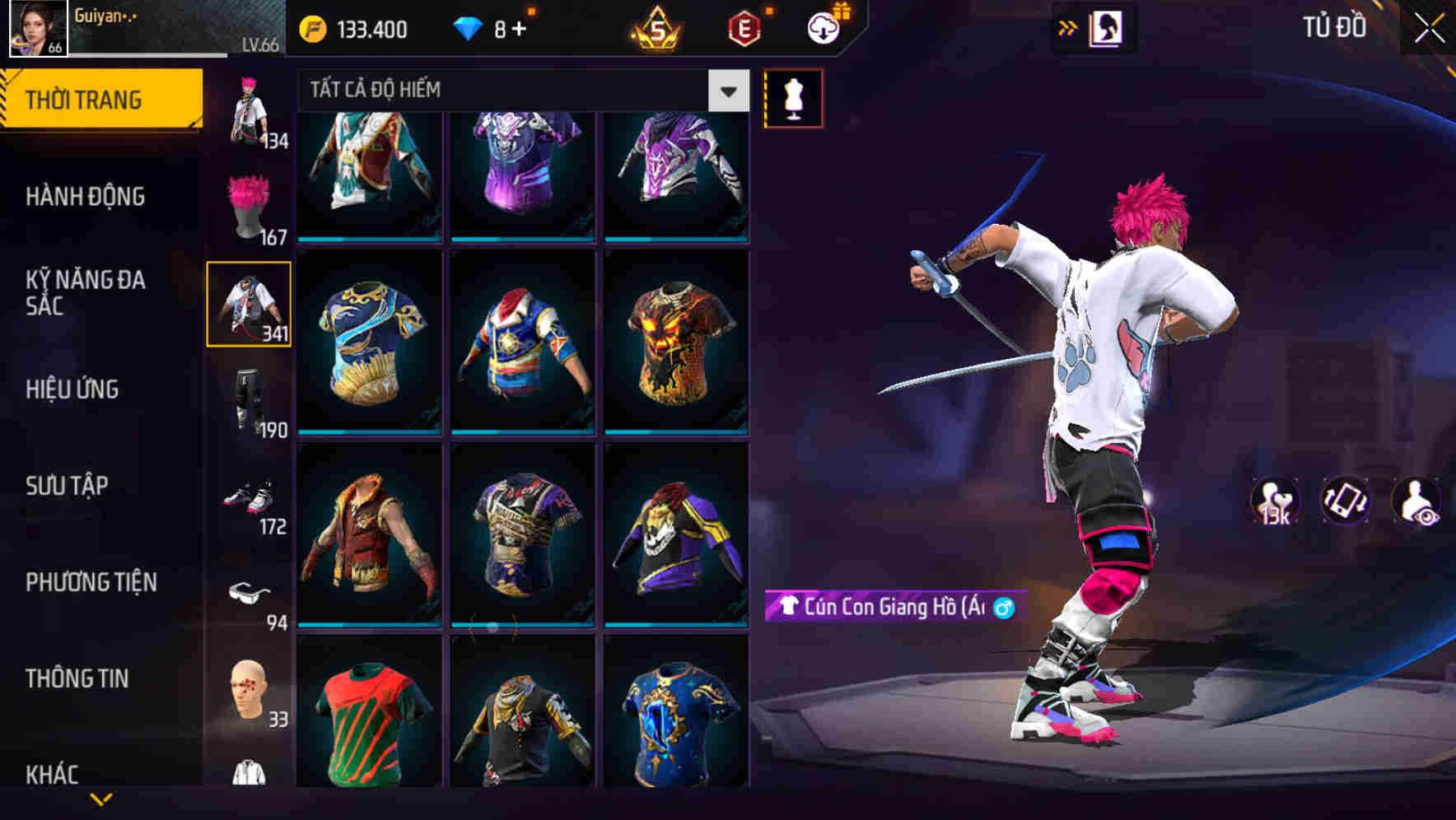This screenshot has width=1456, height=820.
Task: Open the mannequin preview panel
Action: tap(793, 97)
